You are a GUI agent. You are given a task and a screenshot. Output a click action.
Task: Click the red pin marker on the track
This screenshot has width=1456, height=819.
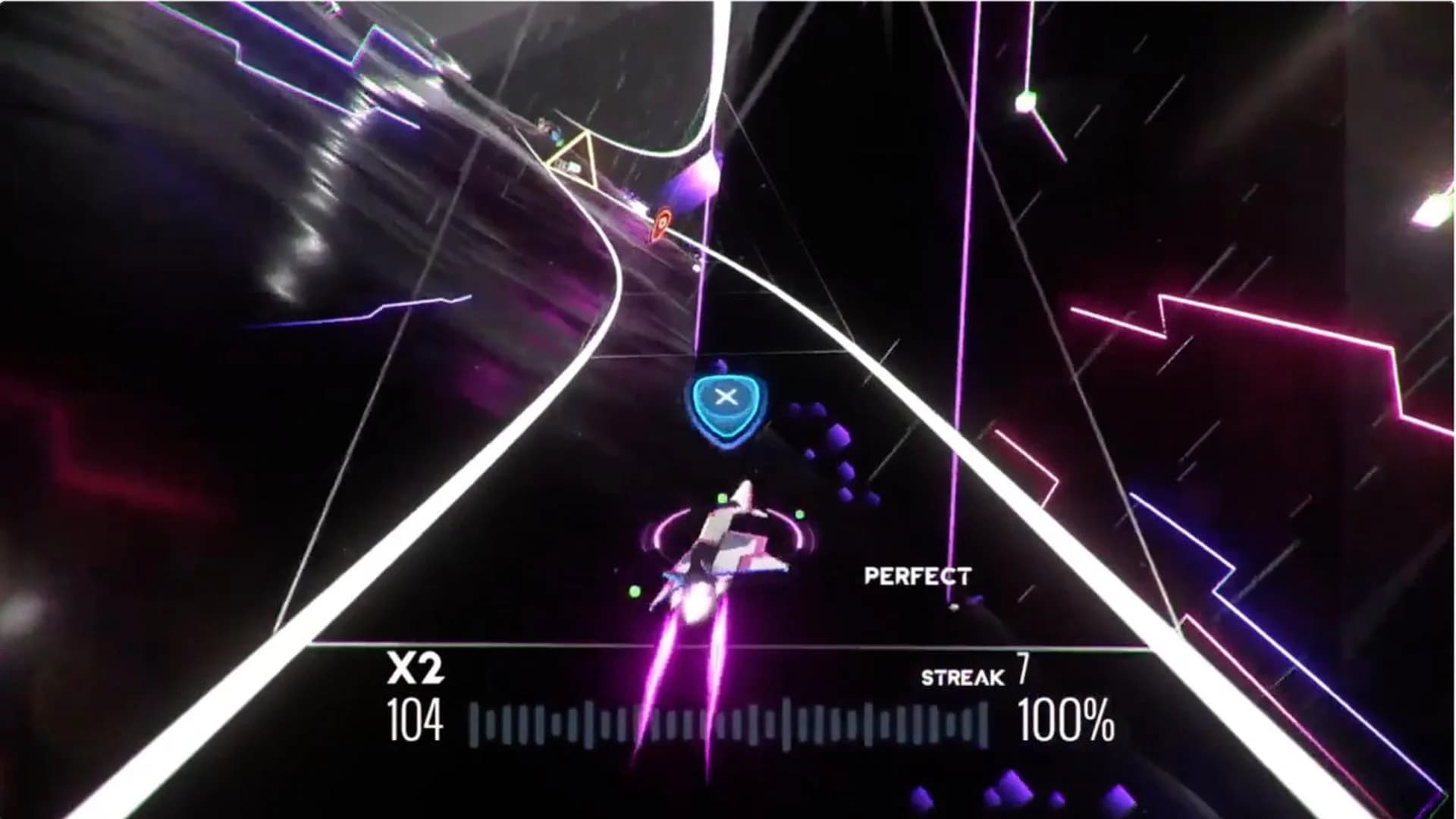tap(662, 221)
